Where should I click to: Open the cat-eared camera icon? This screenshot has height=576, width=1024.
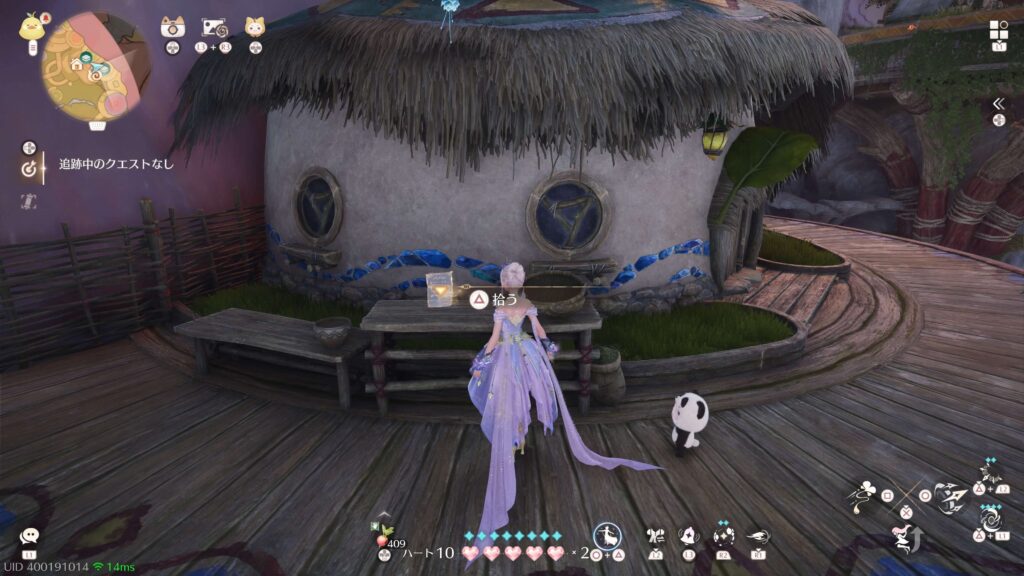click(172, 26)
